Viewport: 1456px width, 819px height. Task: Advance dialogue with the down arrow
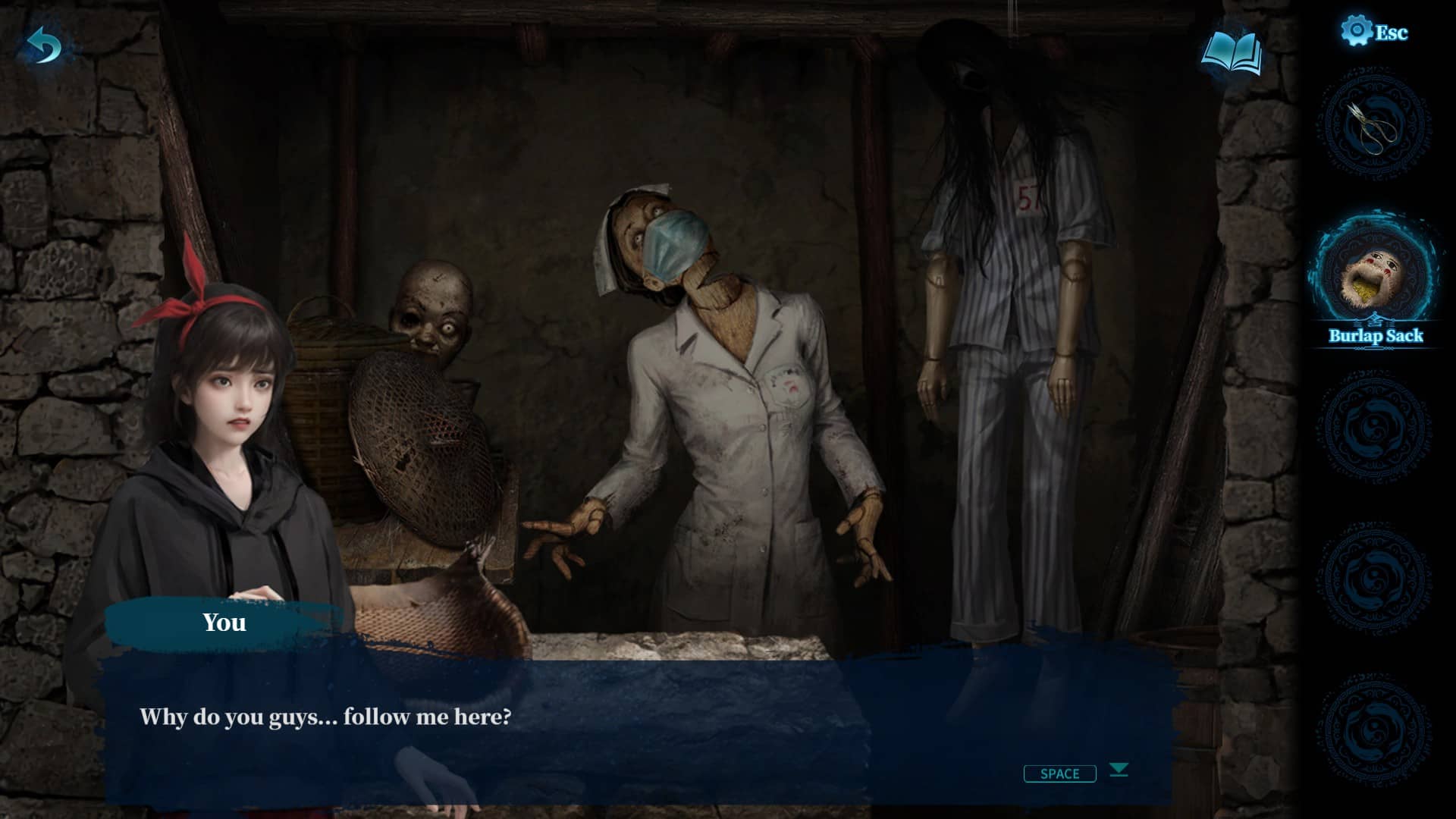(1119, 770)
